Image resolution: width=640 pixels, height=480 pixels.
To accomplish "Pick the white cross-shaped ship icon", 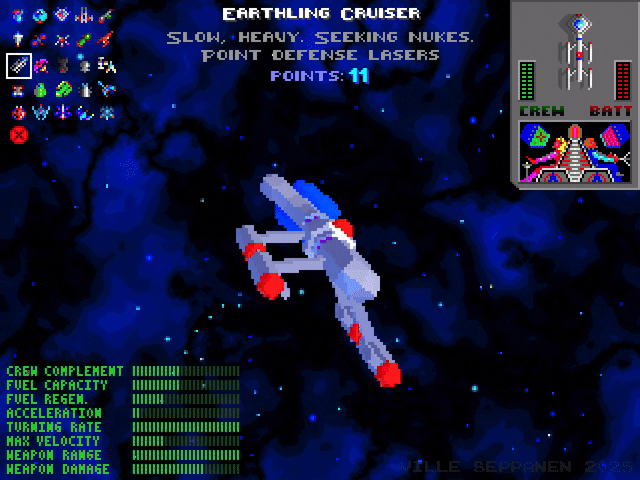I will (x=18, y=39).
